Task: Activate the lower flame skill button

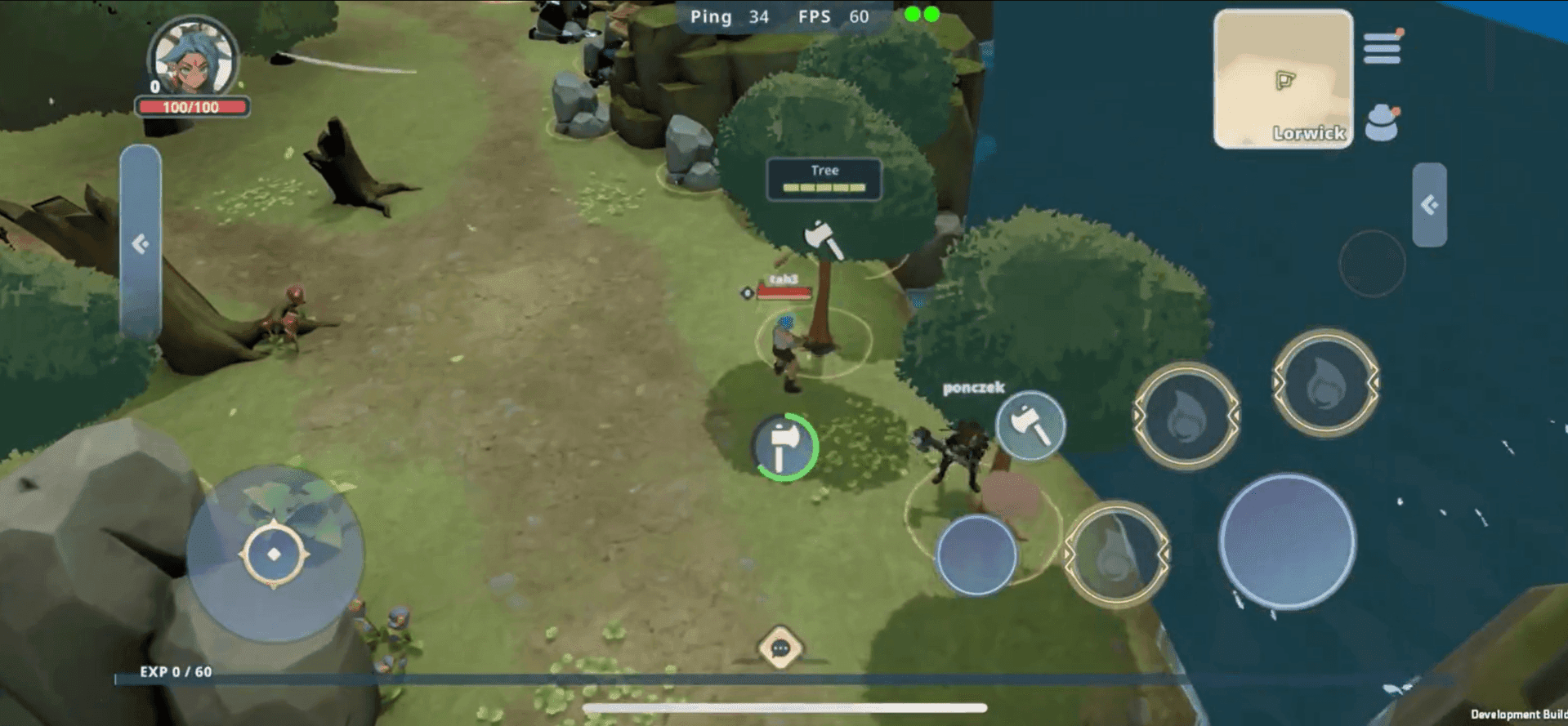Action: tap(1119, 549)
